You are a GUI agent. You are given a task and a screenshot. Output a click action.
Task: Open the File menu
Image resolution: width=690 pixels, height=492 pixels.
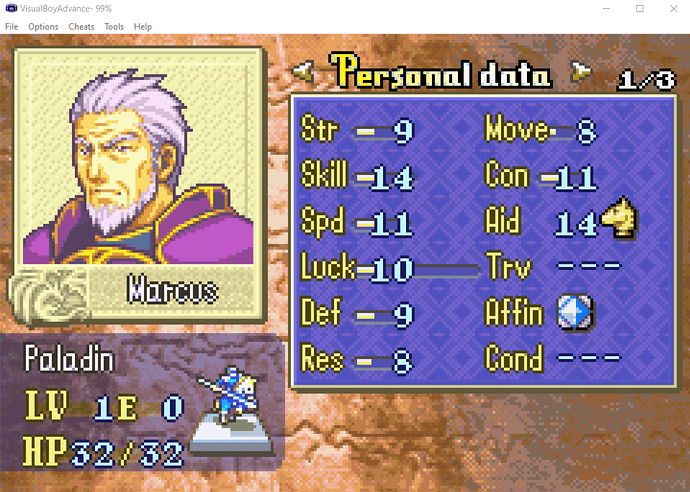coord(12,26)
